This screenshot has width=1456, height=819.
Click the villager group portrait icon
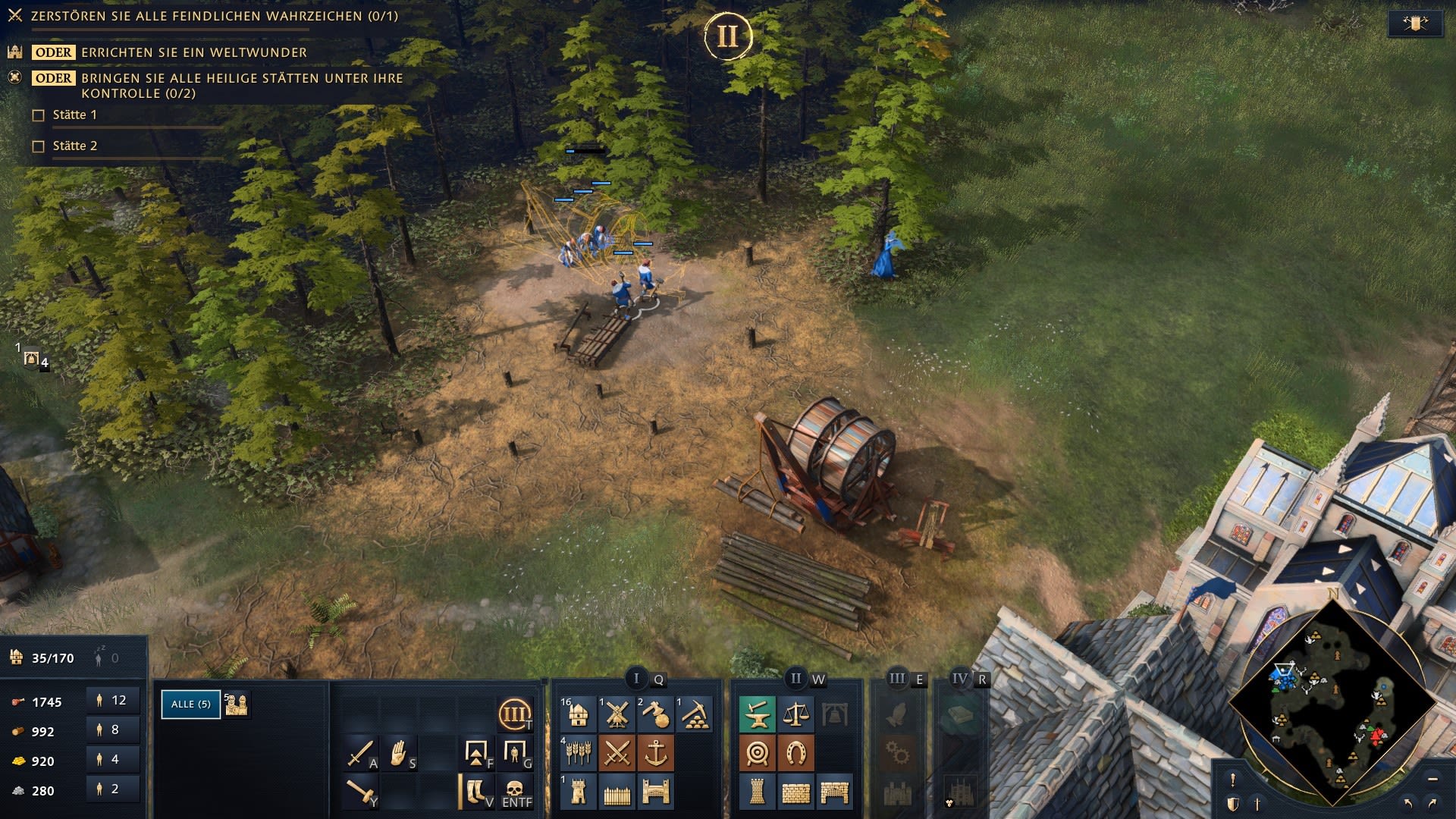(237, 704)
